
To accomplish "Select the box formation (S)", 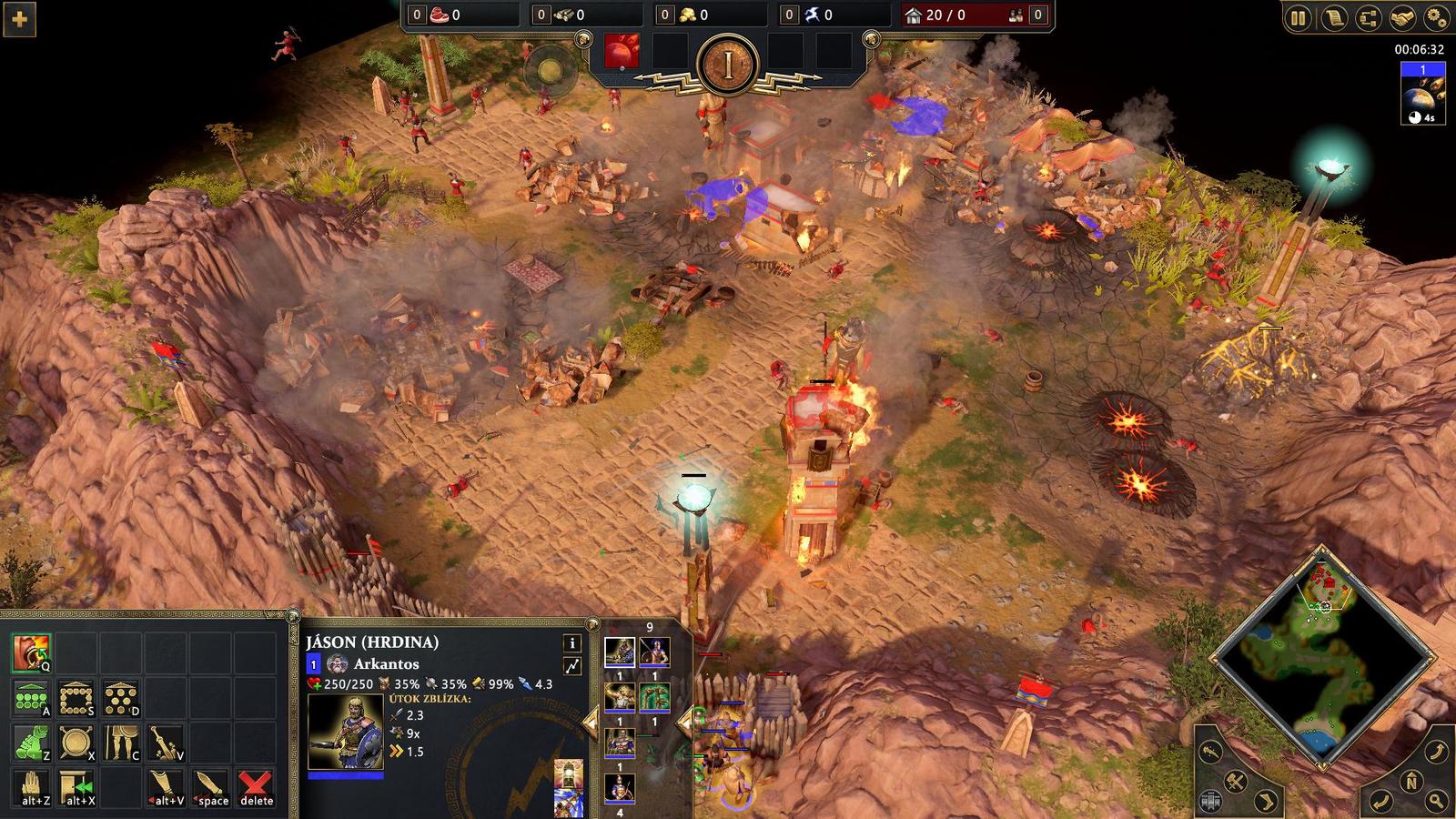I will tap(76, 698).
